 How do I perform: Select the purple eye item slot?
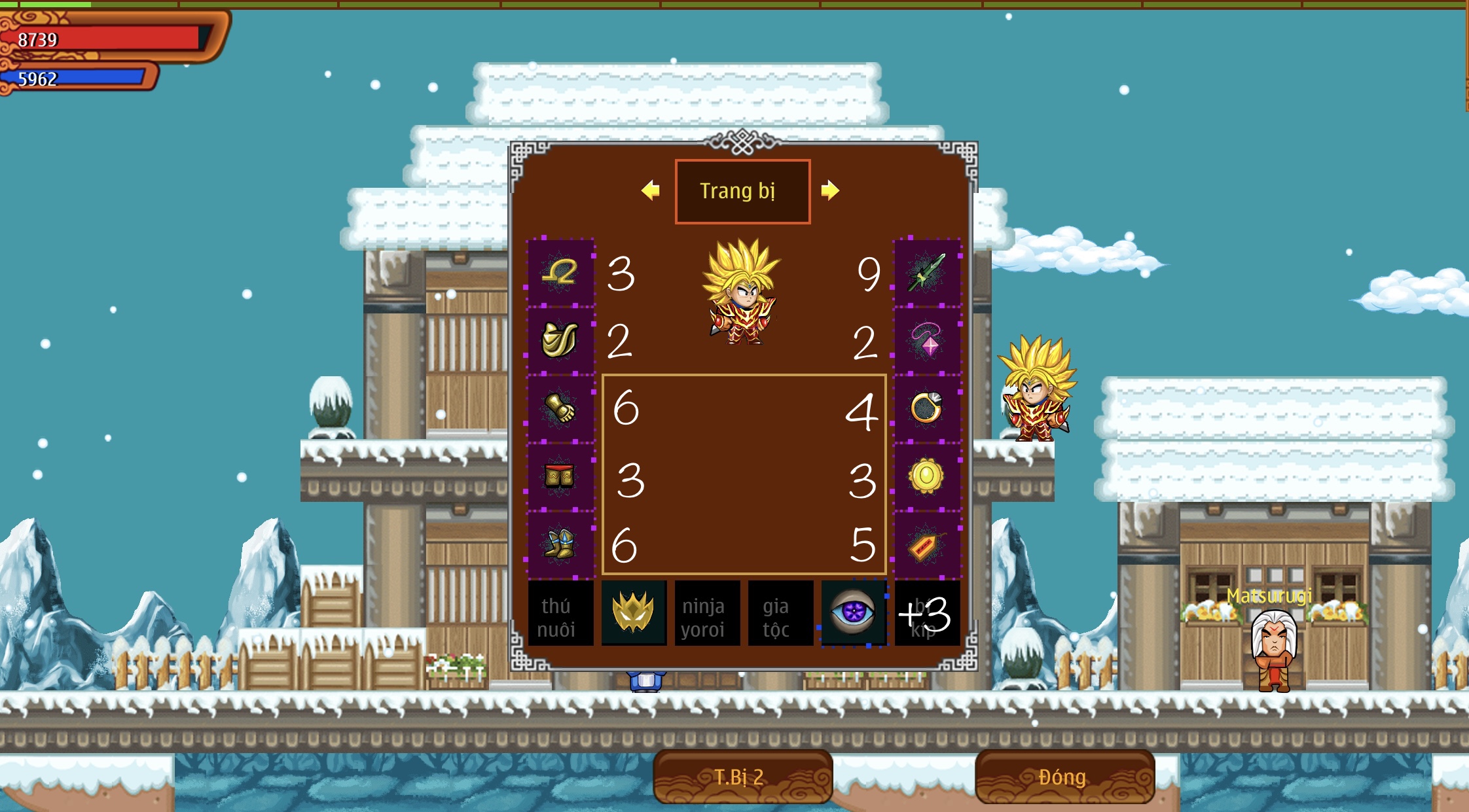tap(854, 613)
